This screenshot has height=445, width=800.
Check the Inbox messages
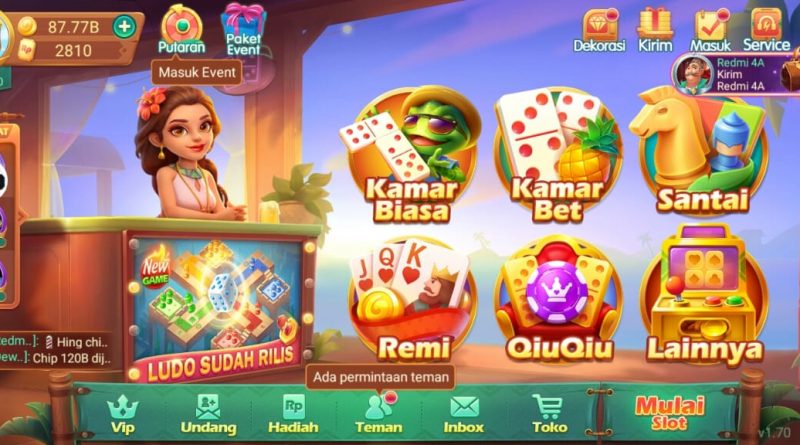tap(464, 413)
